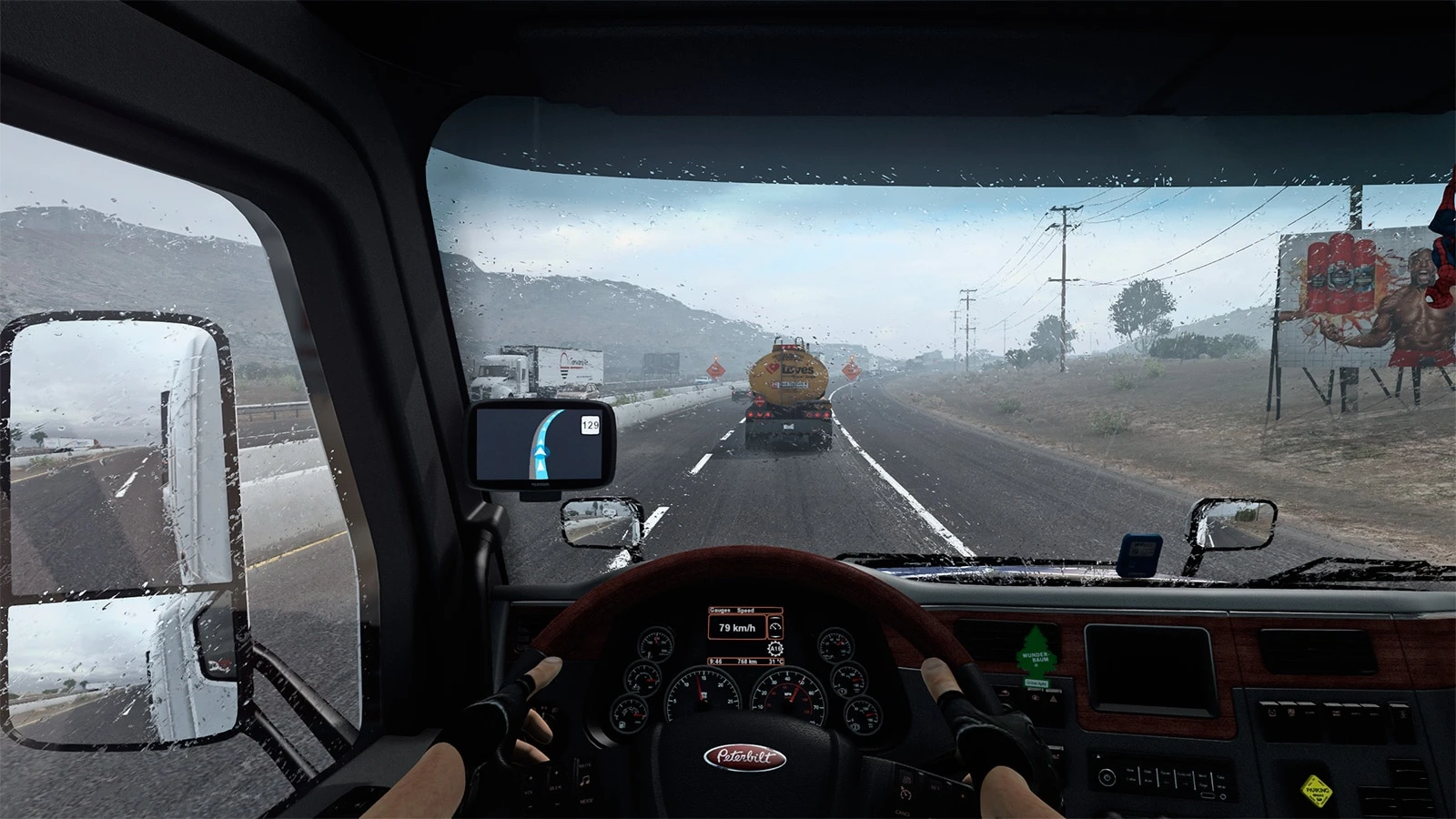Adjust the radio volume knob
Screen dimensions: 1456x819
click(1223, 796)
